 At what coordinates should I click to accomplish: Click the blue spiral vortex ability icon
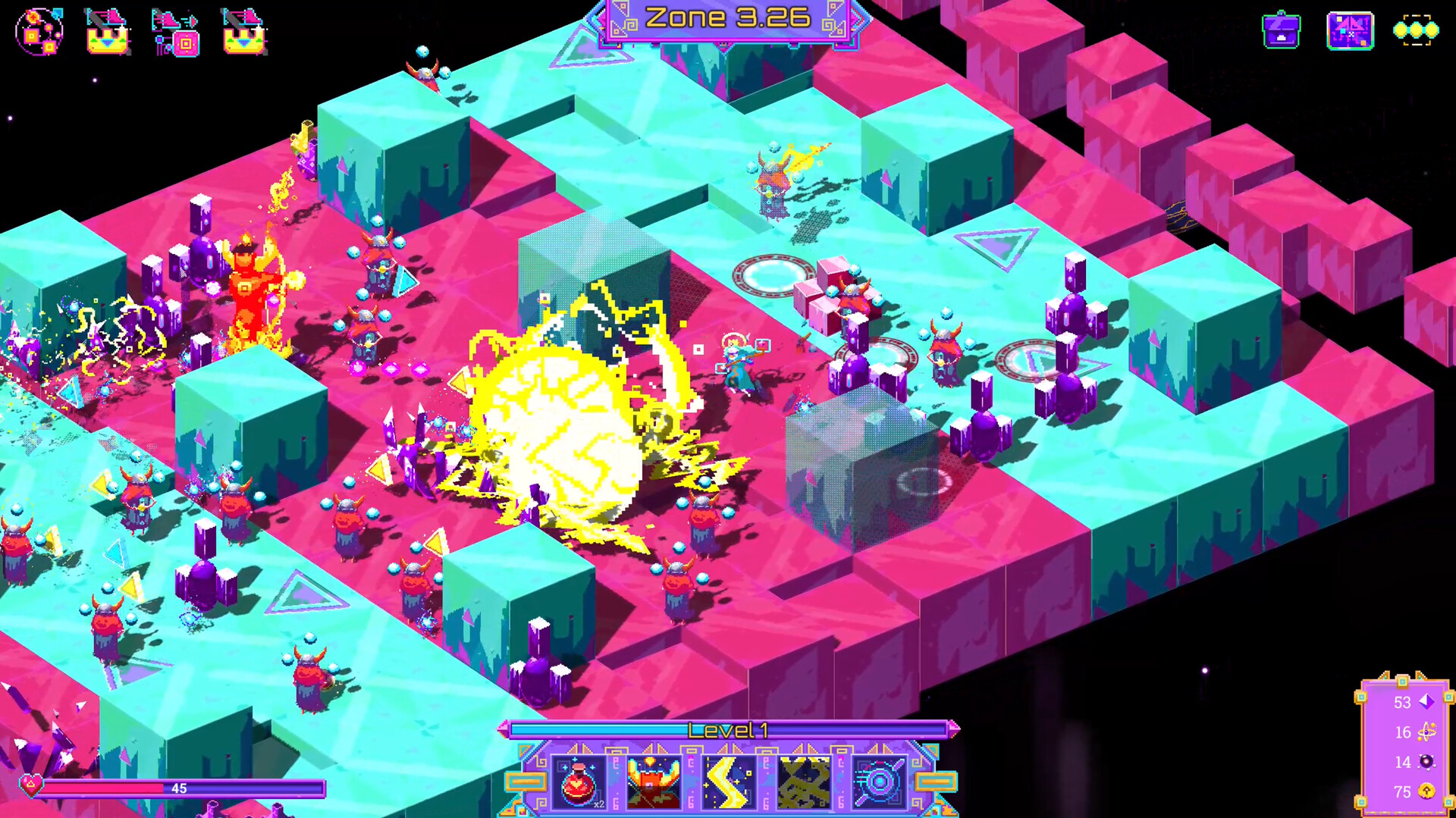[x=880, y=783]
